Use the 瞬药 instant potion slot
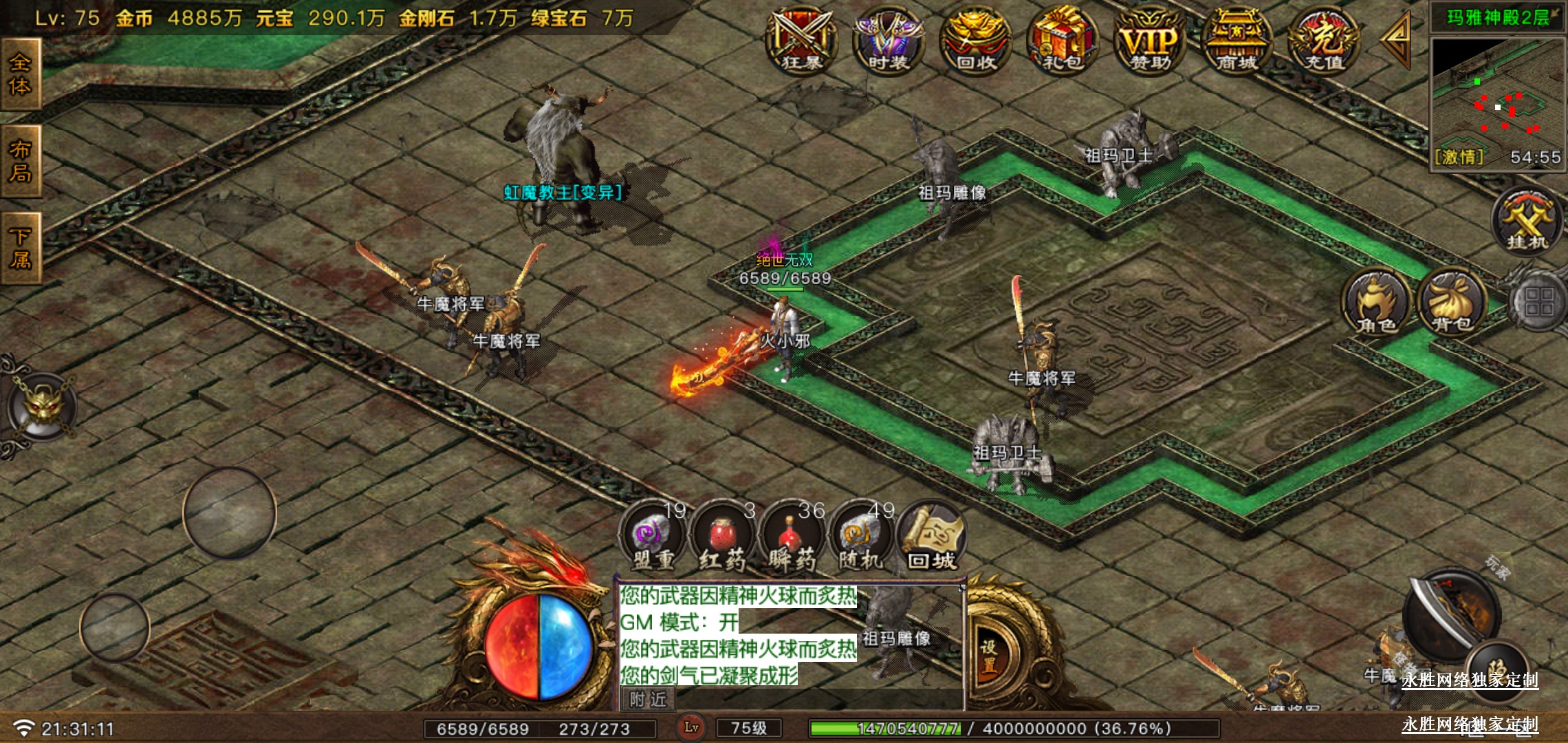 [x=792, y=538]
